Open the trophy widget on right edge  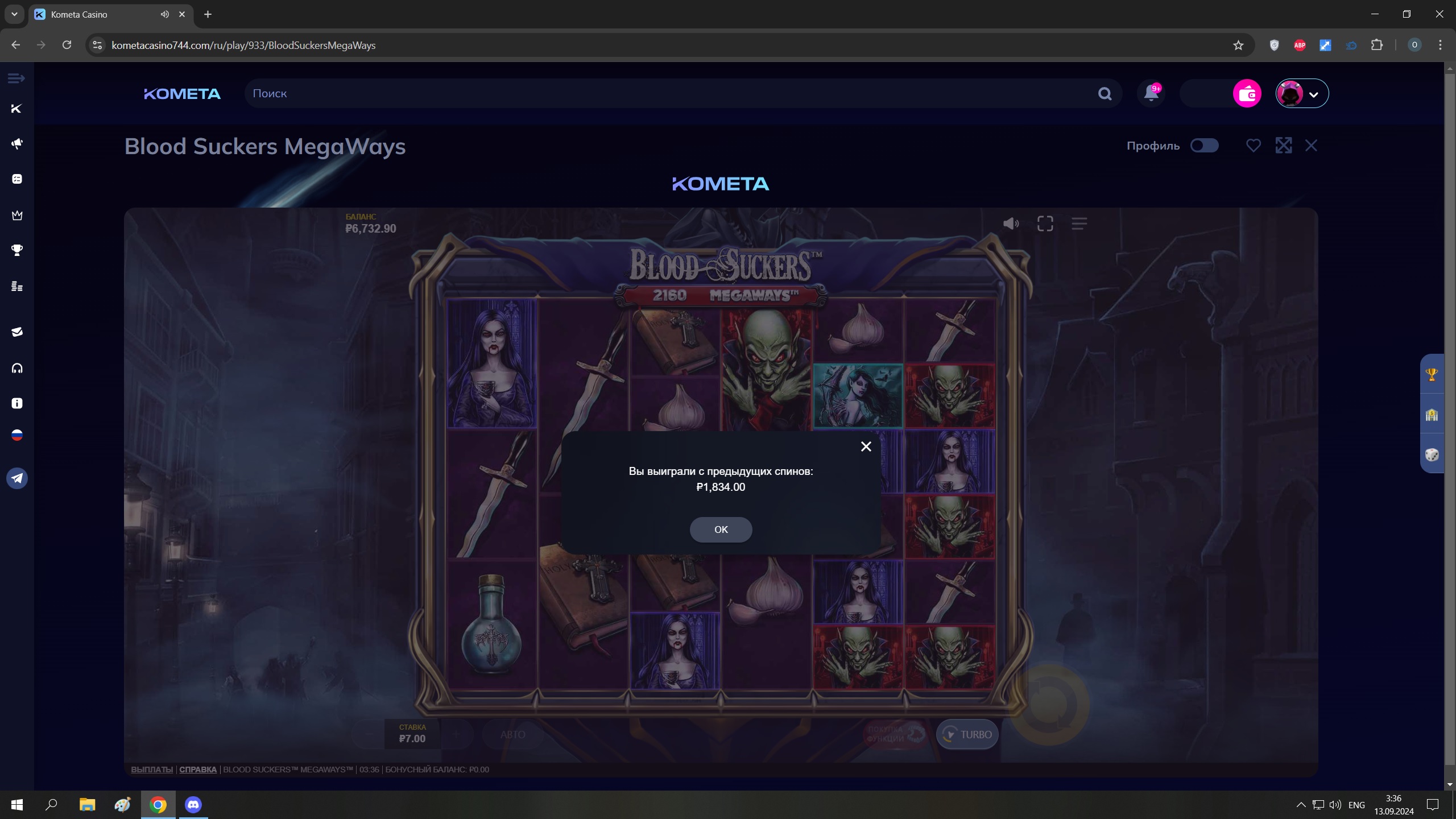1432,374
